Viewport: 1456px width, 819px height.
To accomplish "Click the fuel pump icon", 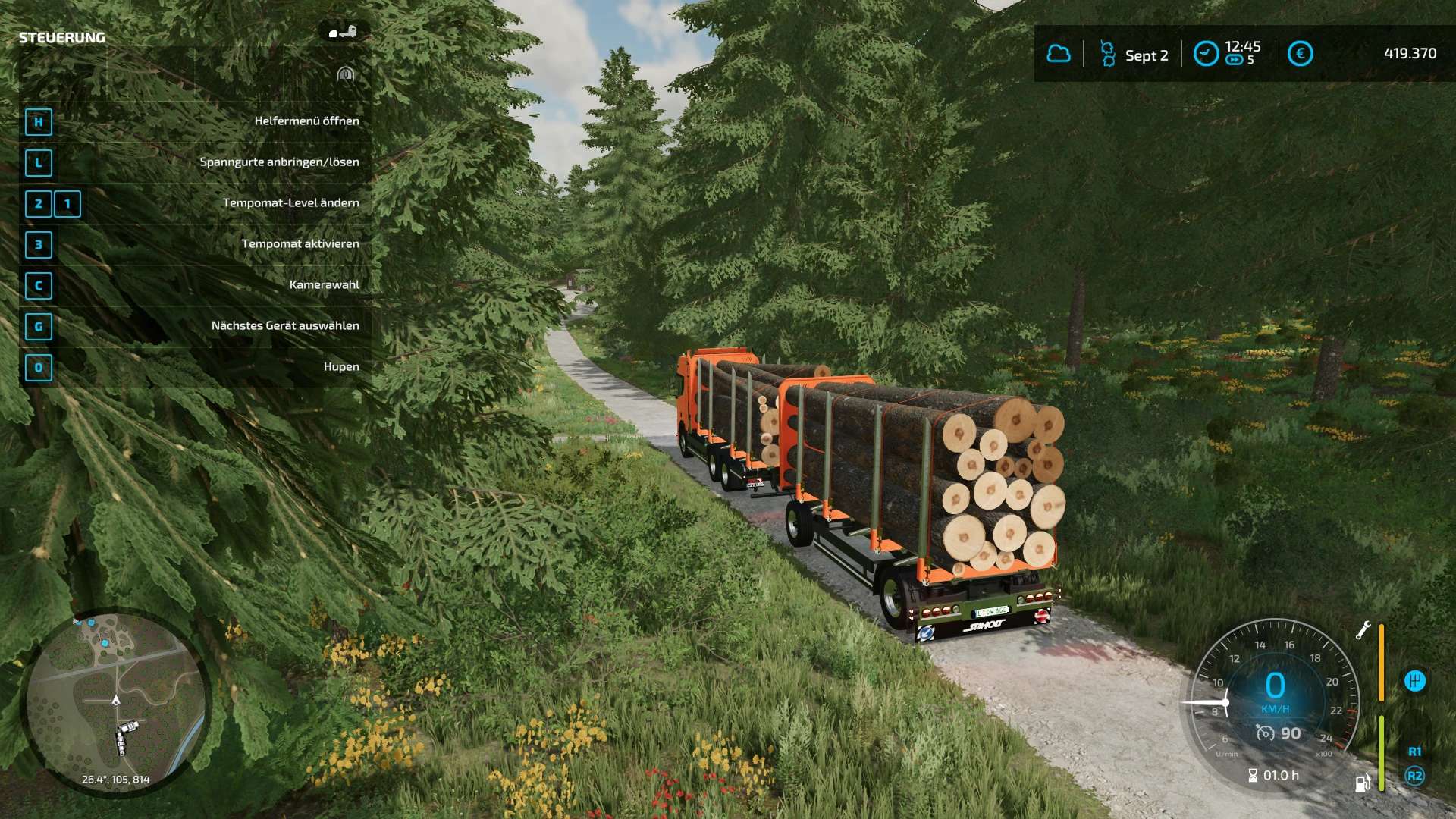I will [x=1363, y=783].
